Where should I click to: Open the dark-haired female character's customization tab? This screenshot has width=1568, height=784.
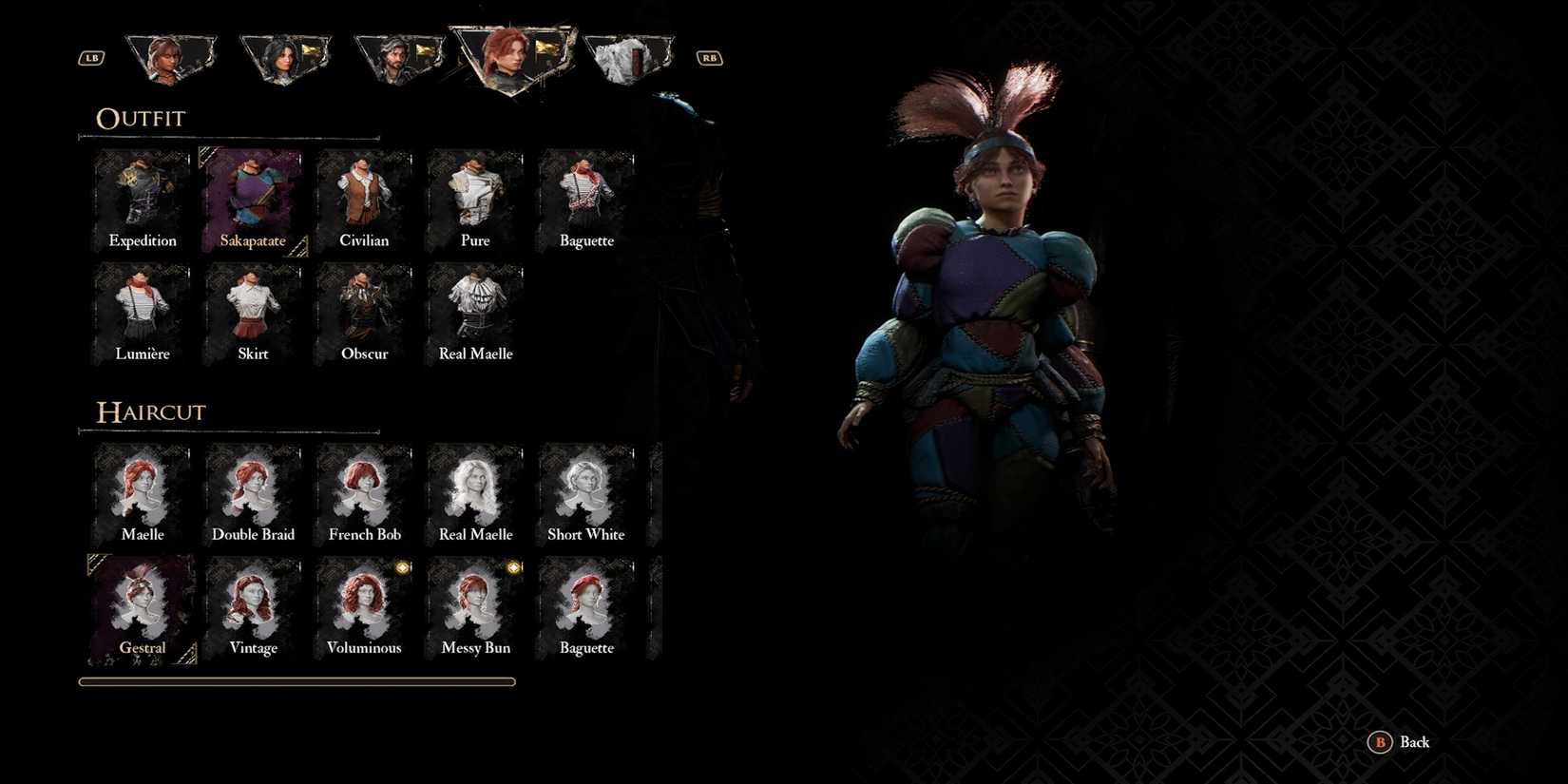285,55
